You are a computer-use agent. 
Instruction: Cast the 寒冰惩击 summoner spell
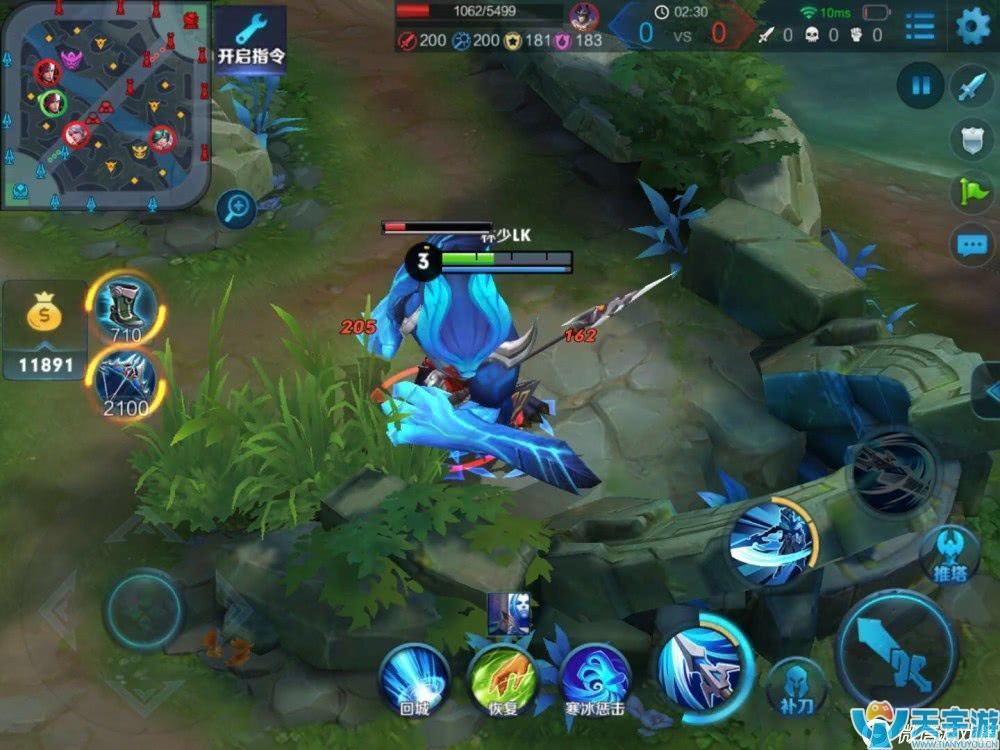594,677
